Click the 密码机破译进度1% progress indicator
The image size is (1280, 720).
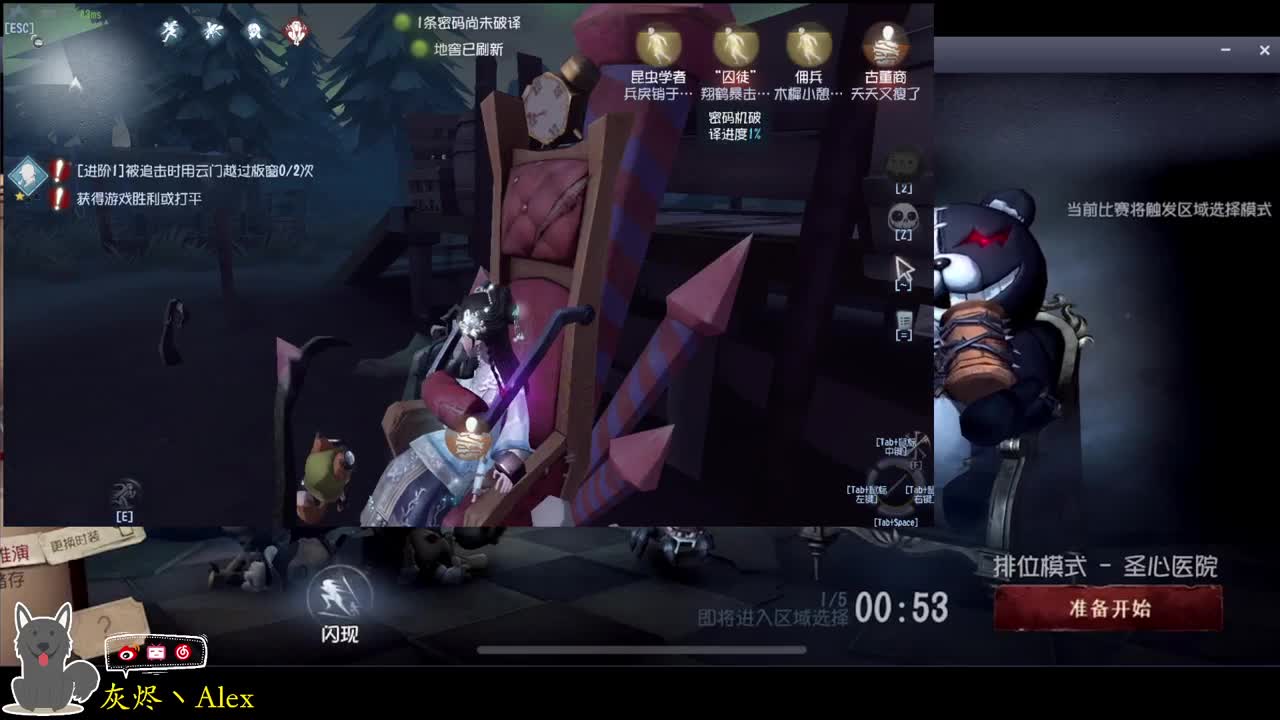click(737, 124)
